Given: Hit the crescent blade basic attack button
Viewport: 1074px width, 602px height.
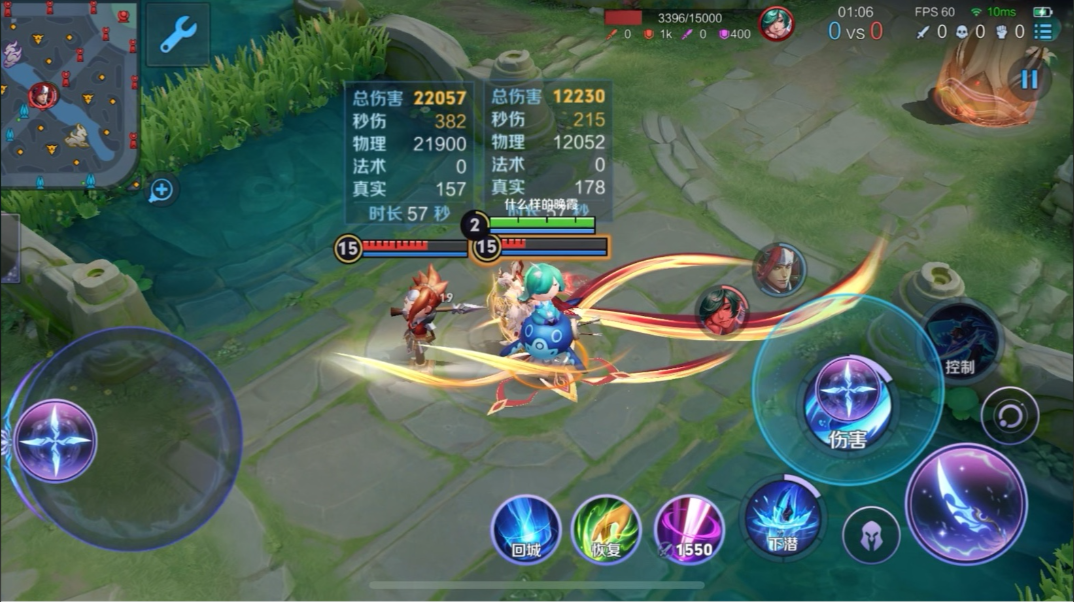Looking at the screenshot, I should pos(965,503).
